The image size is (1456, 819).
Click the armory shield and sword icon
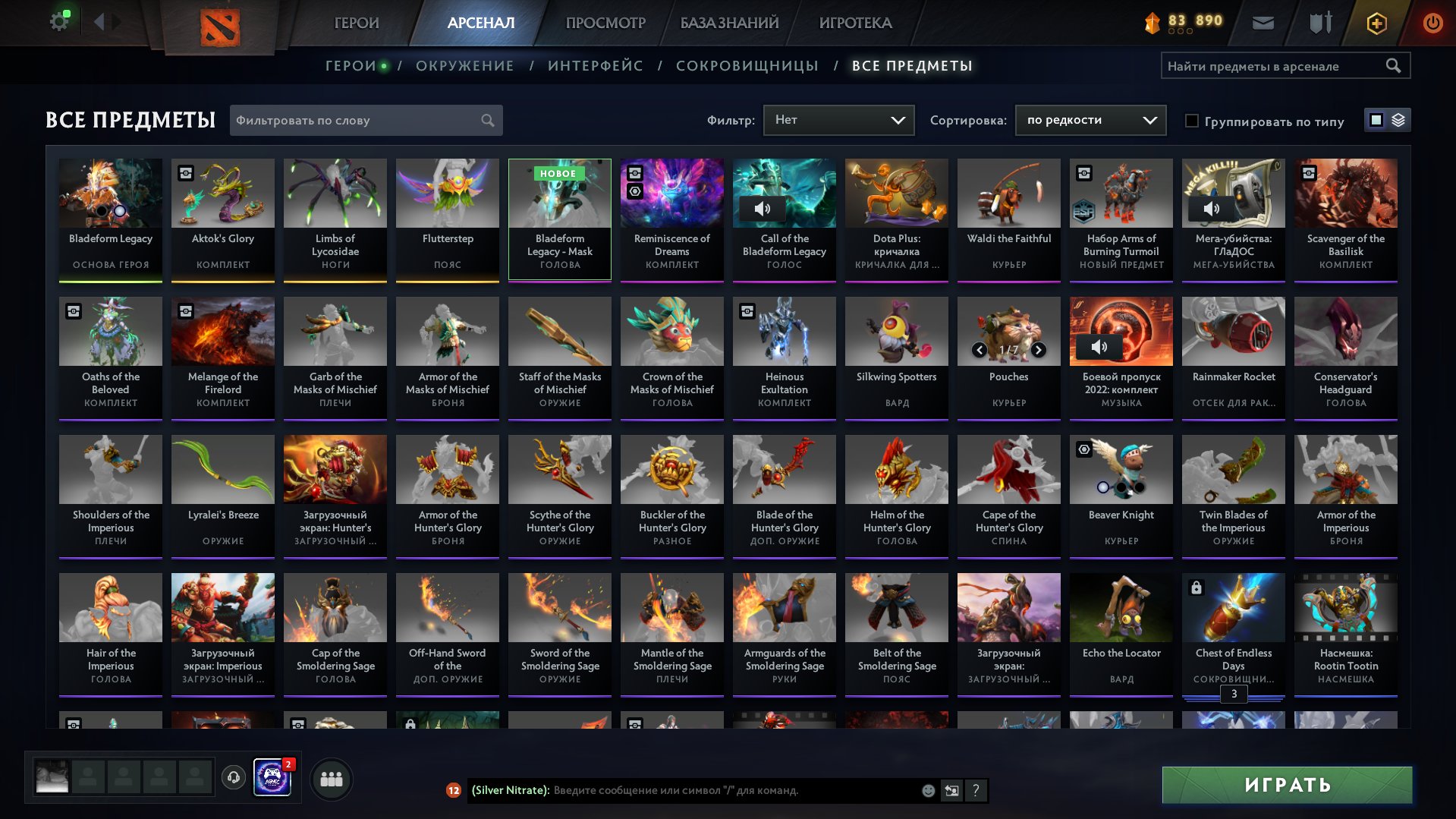(x=1319, y=23)
